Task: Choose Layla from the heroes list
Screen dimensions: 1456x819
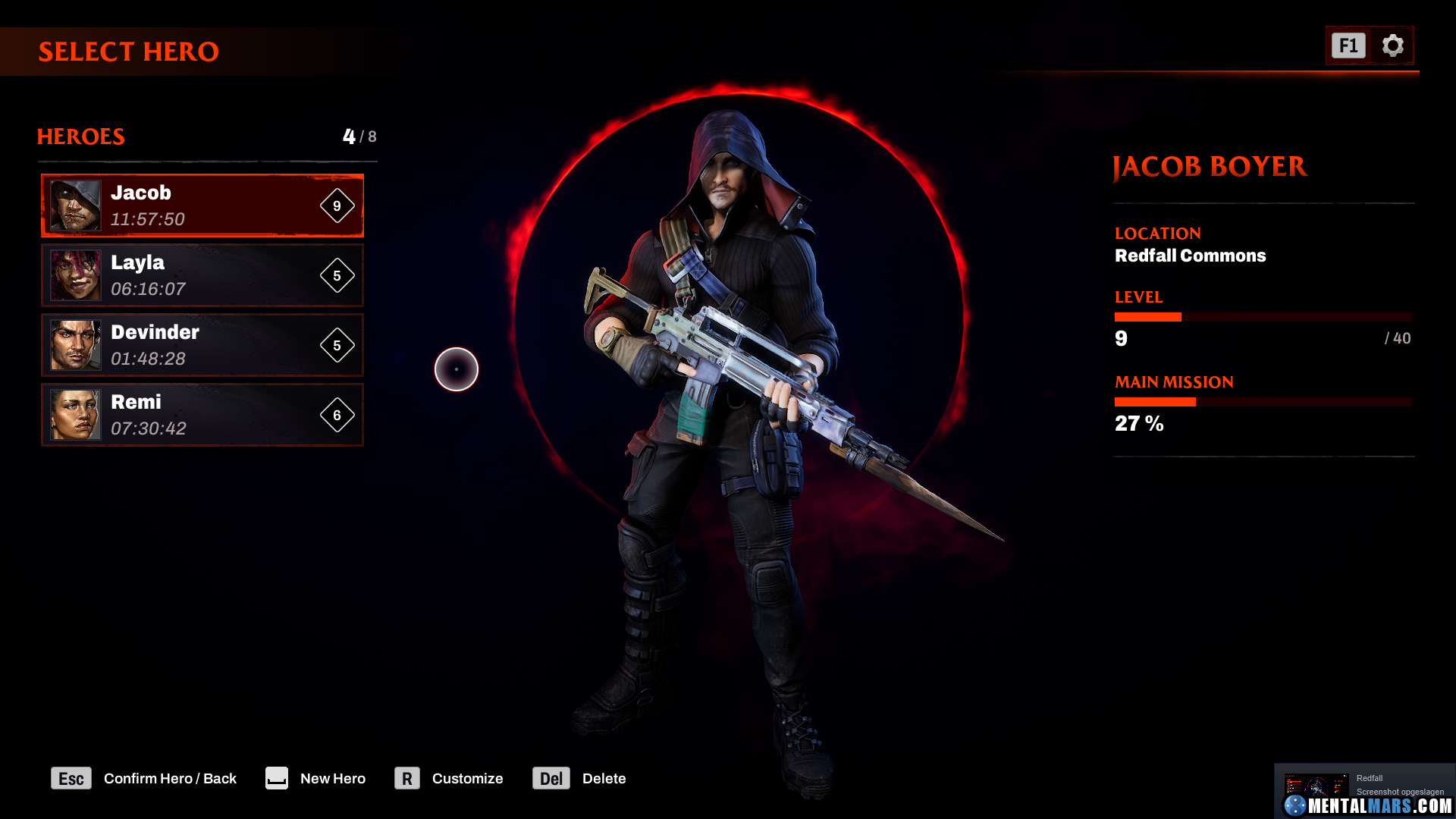Action: click(202, 275)
